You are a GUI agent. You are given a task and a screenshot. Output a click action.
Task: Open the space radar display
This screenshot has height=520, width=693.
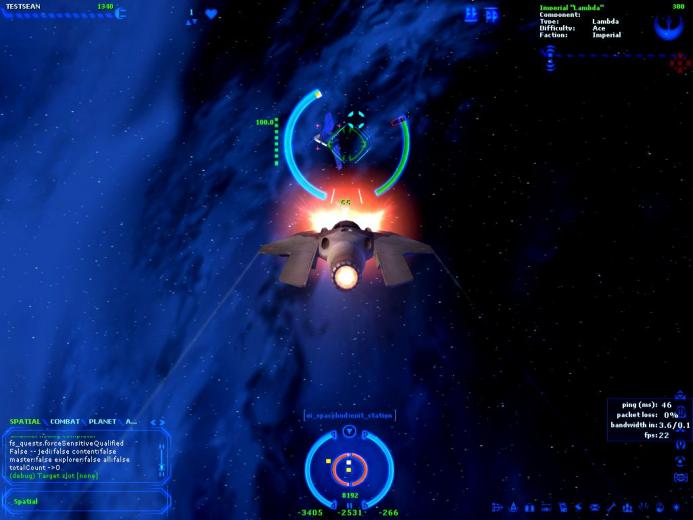coord(349,466)
